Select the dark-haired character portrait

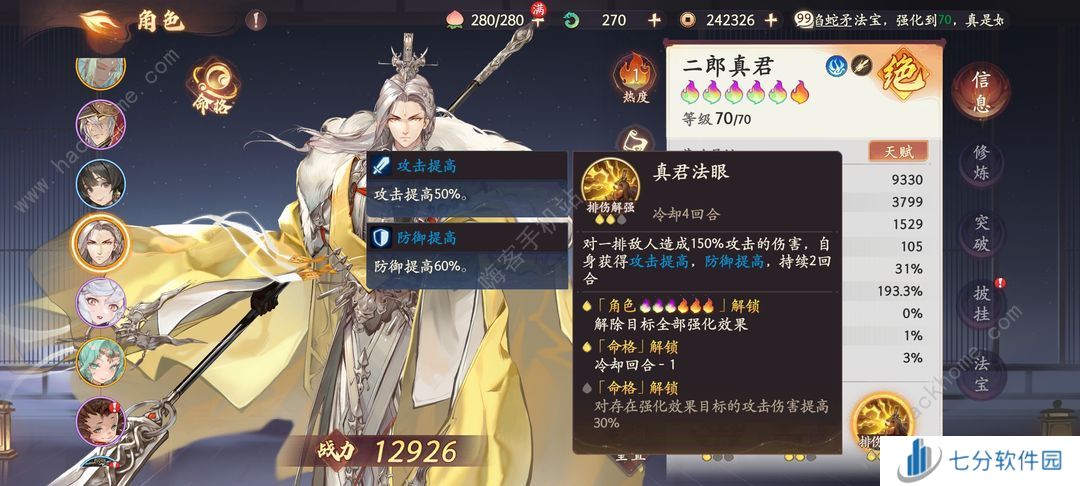101,183
